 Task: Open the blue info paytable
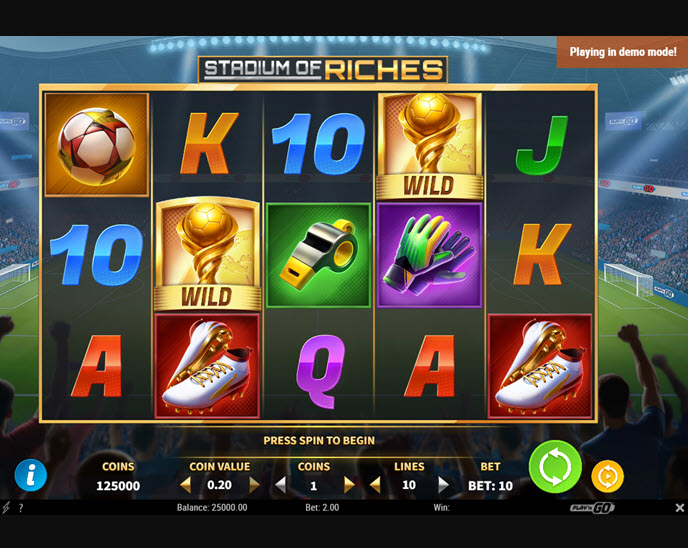(x=31, y=475)
